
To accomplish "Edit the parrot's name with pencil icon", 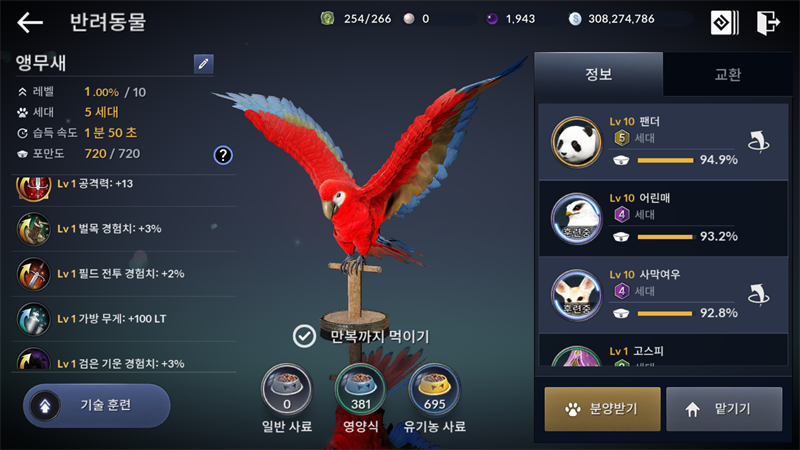I will tap(203, 64).
